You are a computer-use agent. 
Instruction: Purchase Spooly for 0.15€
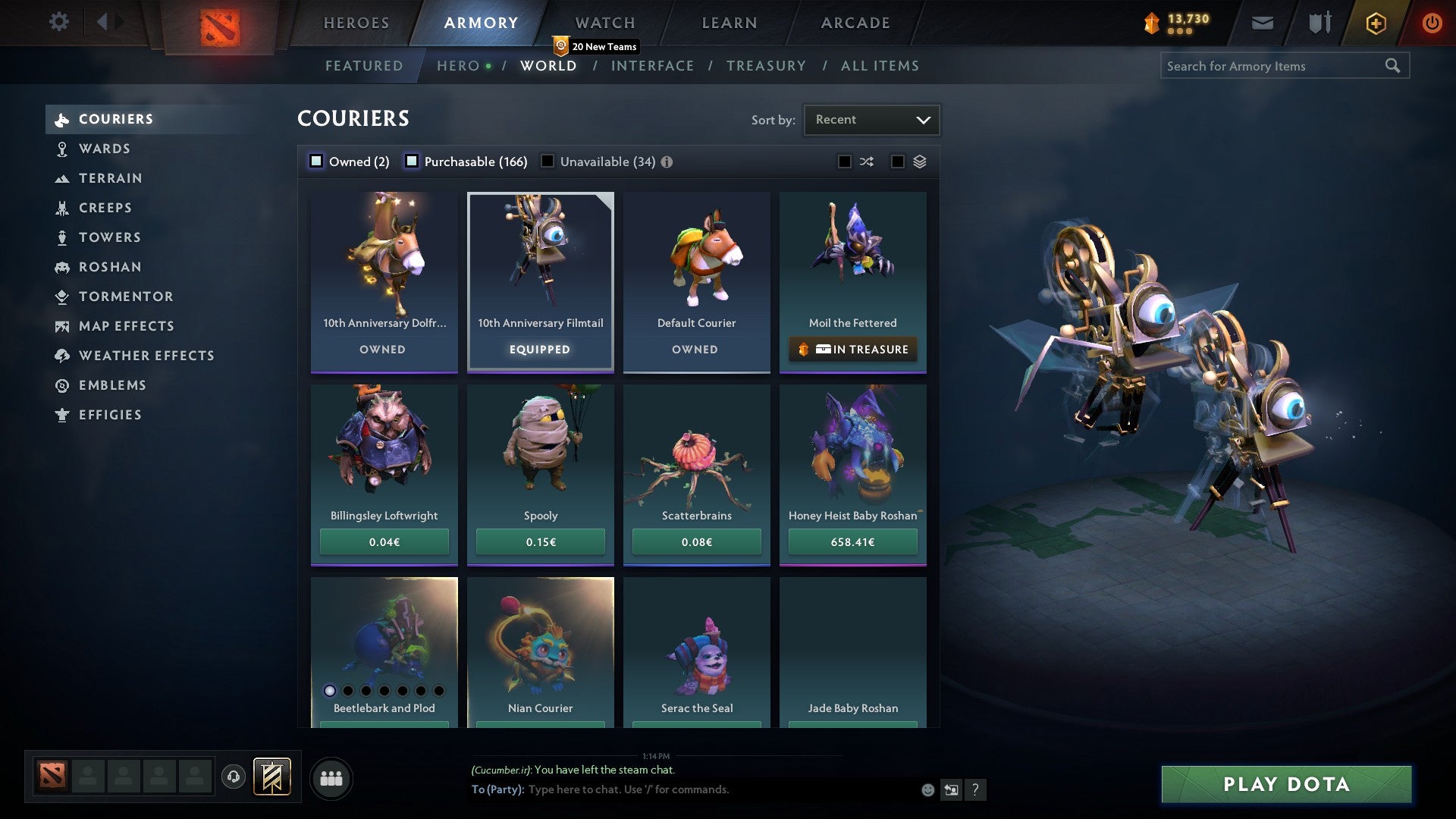pyautogui.click(x=540, y=541)
